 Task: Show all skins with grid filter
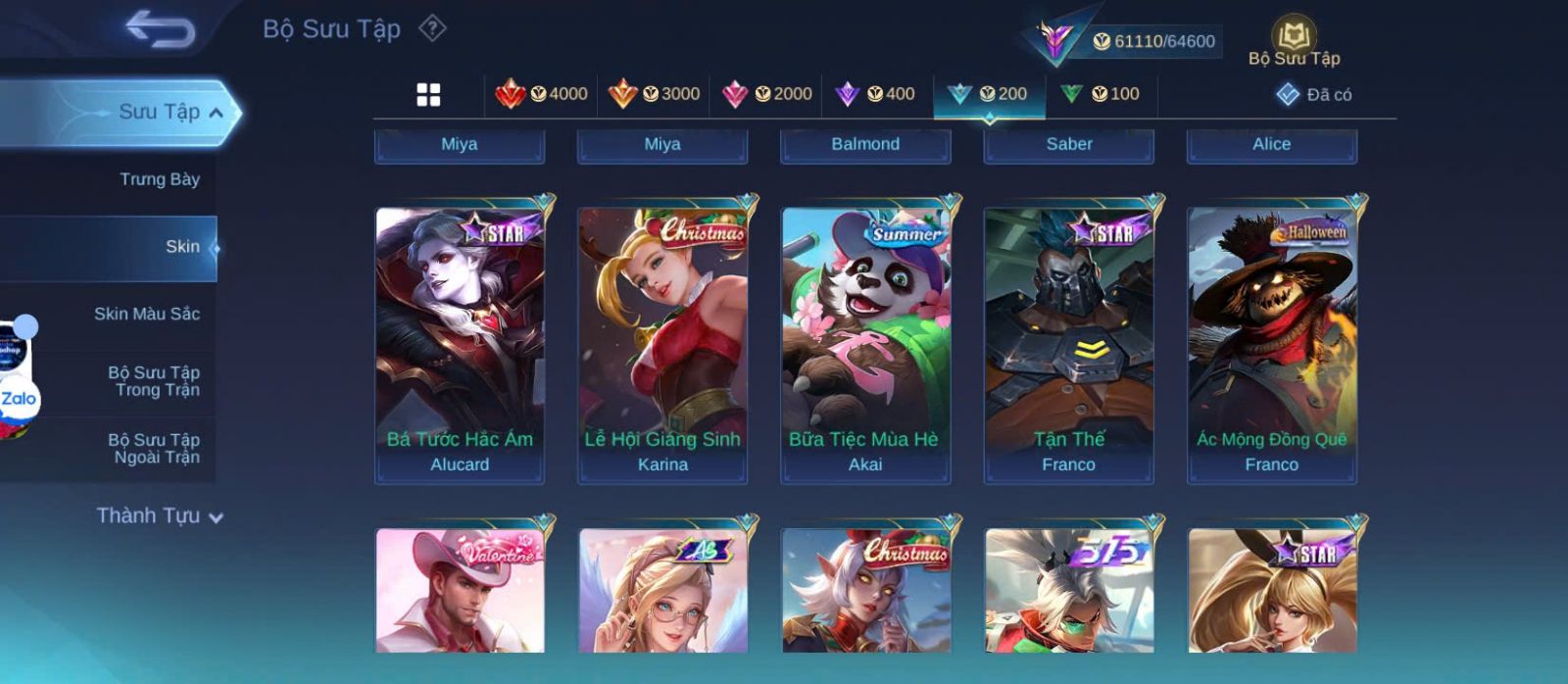(x=428, y=94)
